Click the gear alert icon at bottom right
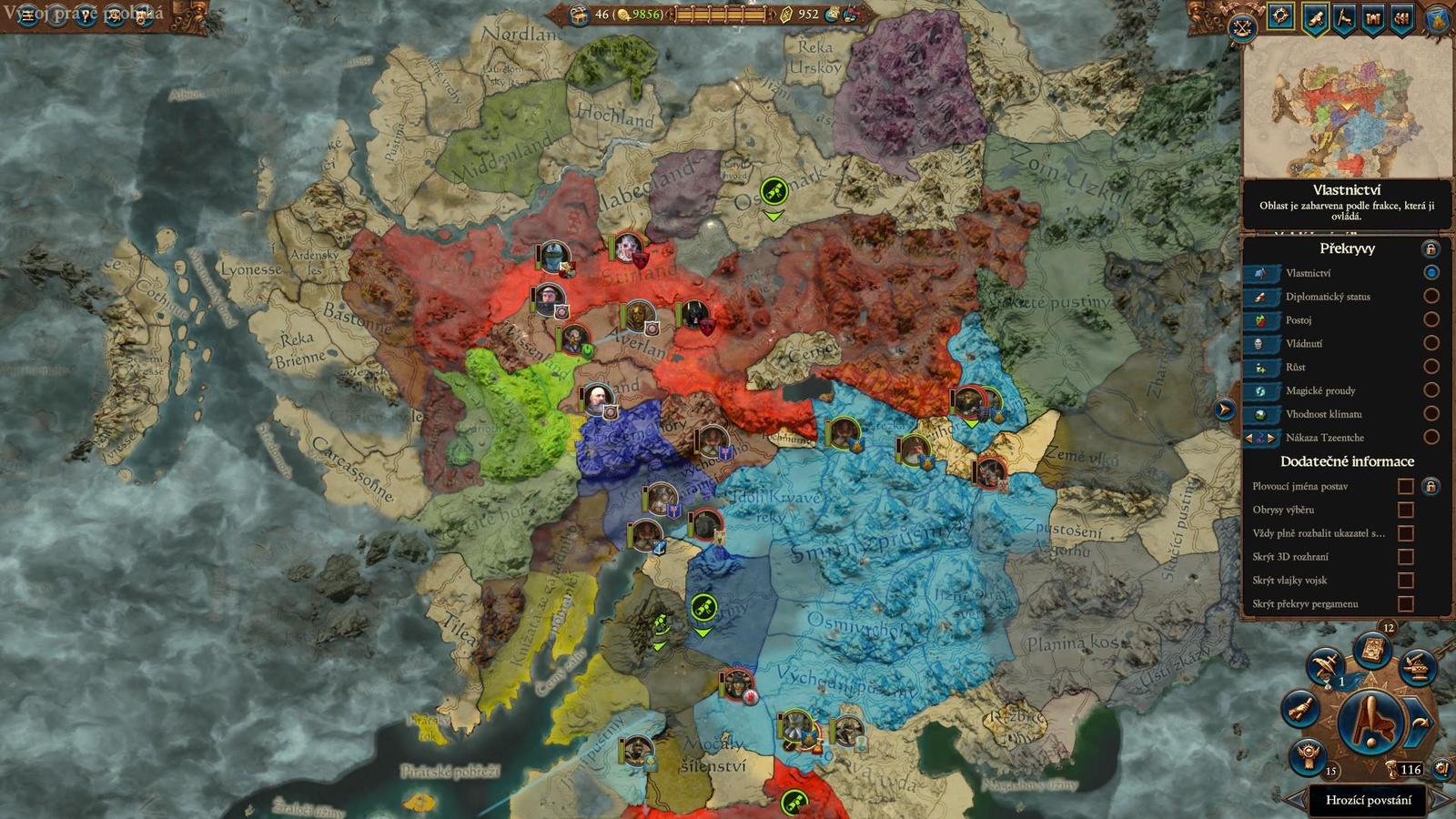Viewport: 1456px width, 819px height. pyautogui.click(x=1441, y=770)
